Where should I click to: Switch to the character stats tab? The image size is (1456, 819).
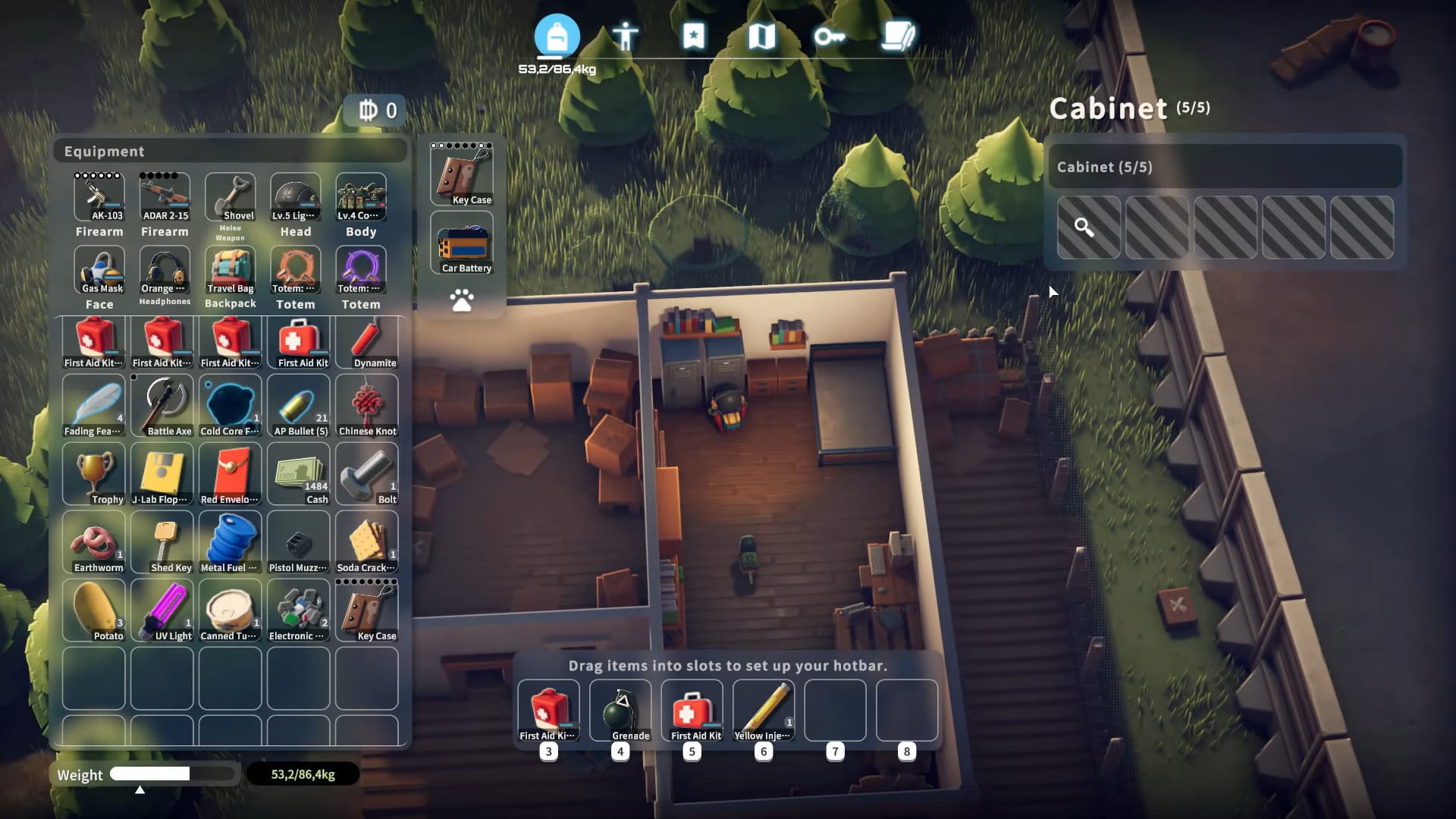pyautogui.click(x=626, y=36)
